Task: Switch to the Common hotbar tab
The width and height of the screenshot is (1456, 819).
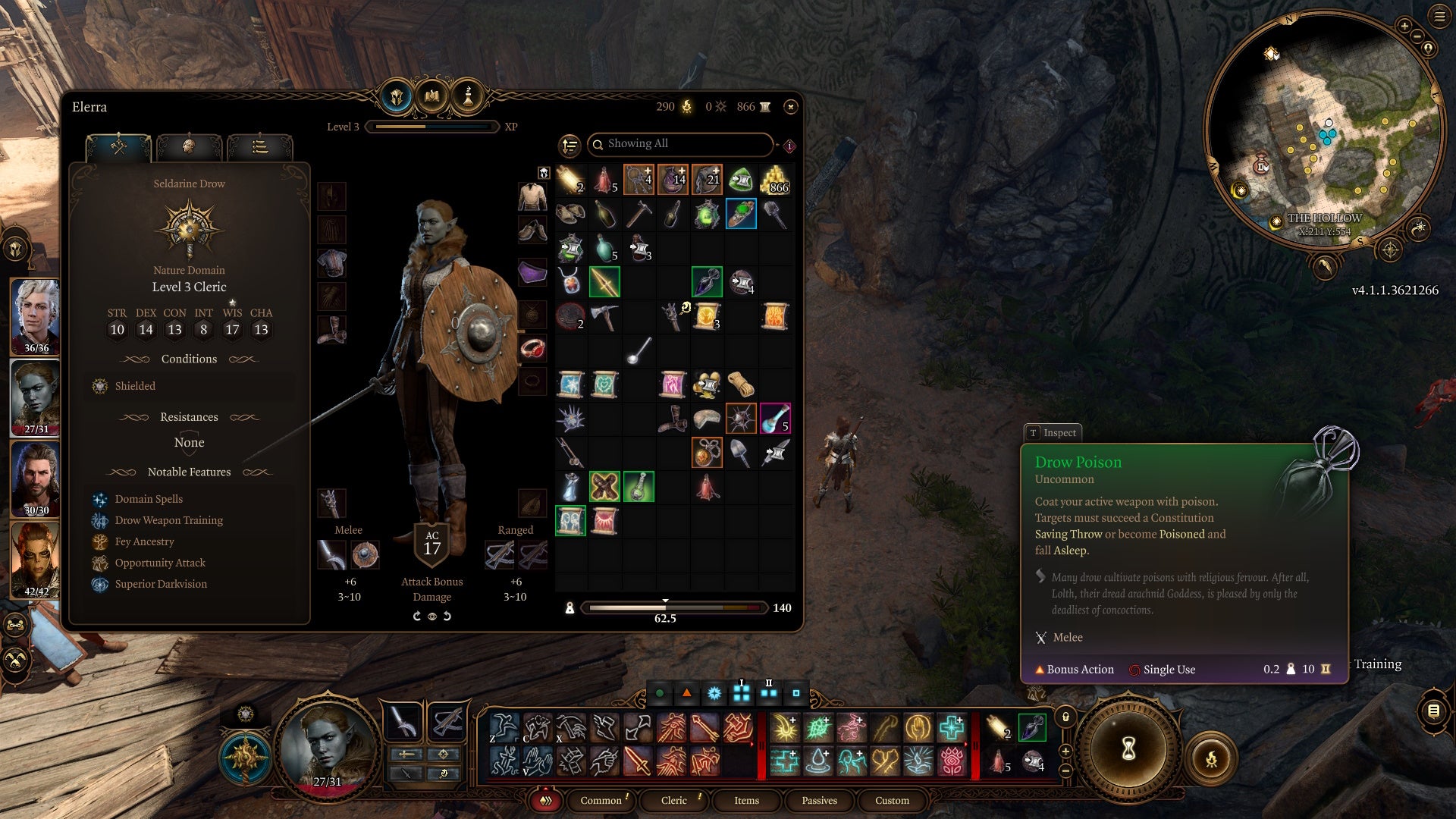Action: (601, 801)
